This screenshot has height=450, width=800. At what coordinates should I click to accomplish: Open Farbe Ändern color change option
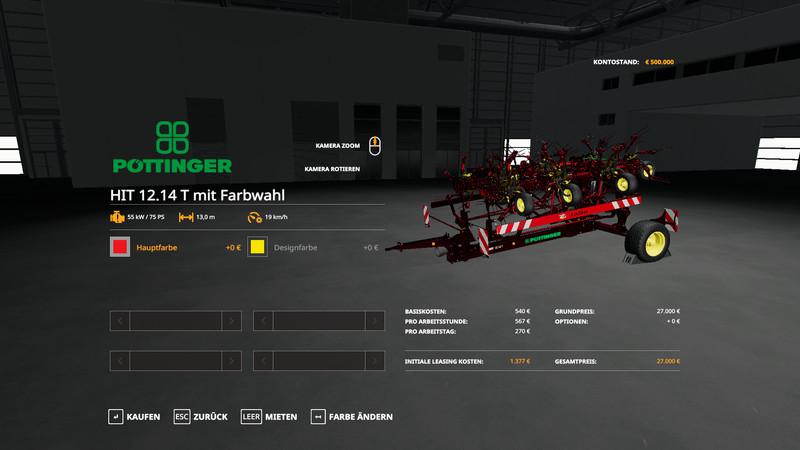click(351, 416)
